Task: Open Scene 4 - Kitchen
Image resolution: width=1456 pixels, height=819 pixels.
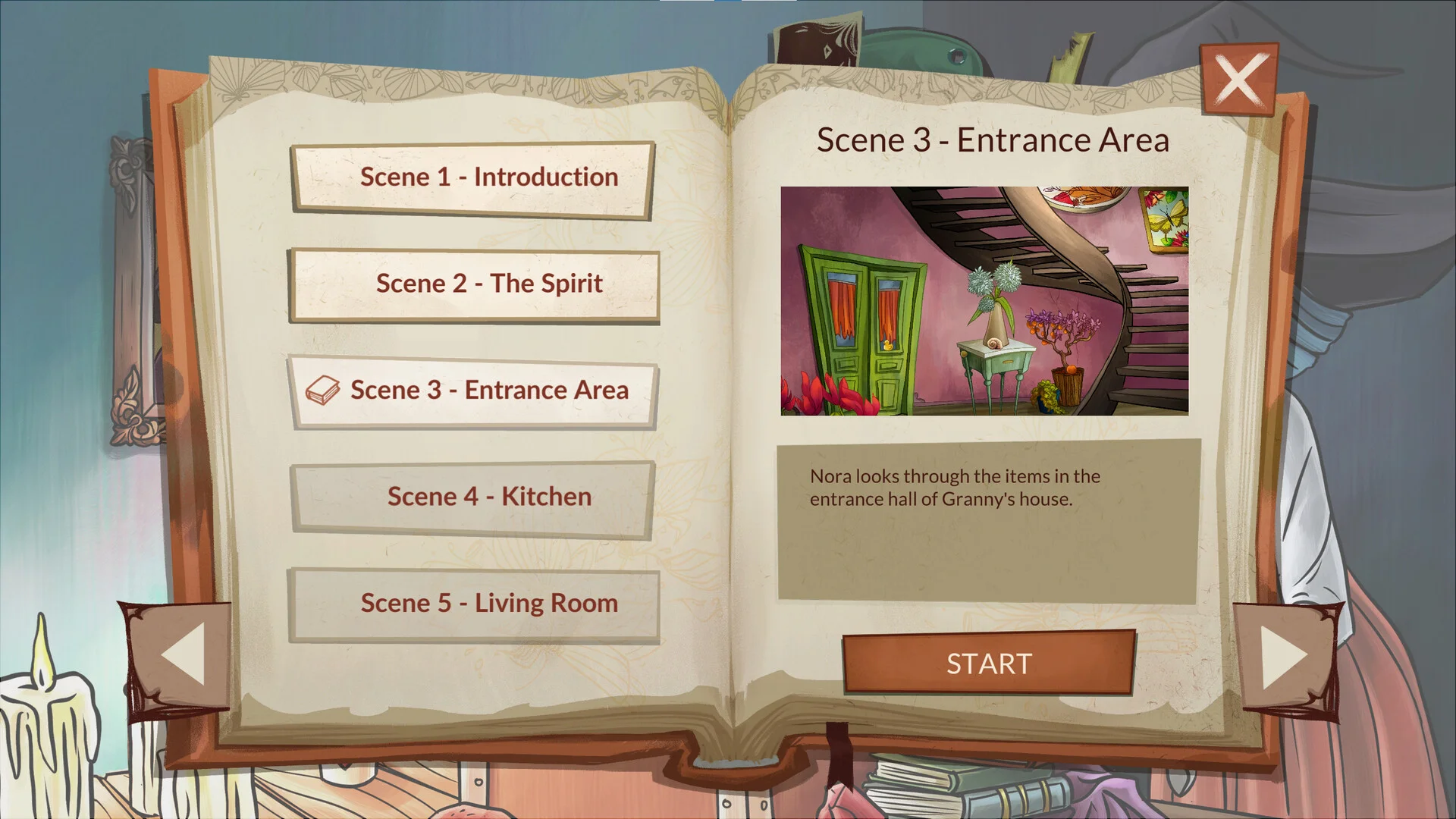Action: [472, 497]
